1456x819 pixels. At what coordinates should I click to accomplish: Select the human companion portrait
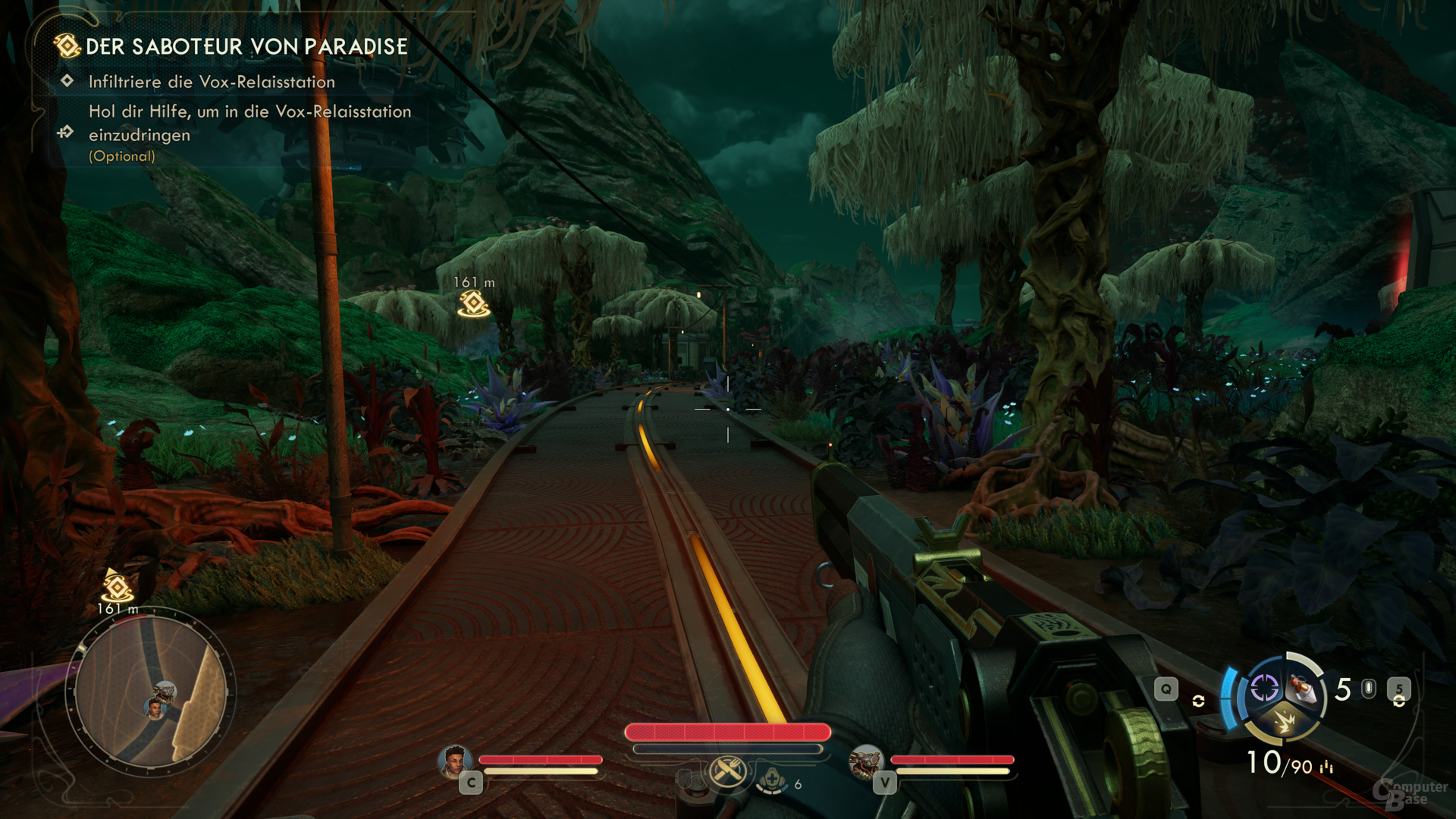[x=455, y=761]
